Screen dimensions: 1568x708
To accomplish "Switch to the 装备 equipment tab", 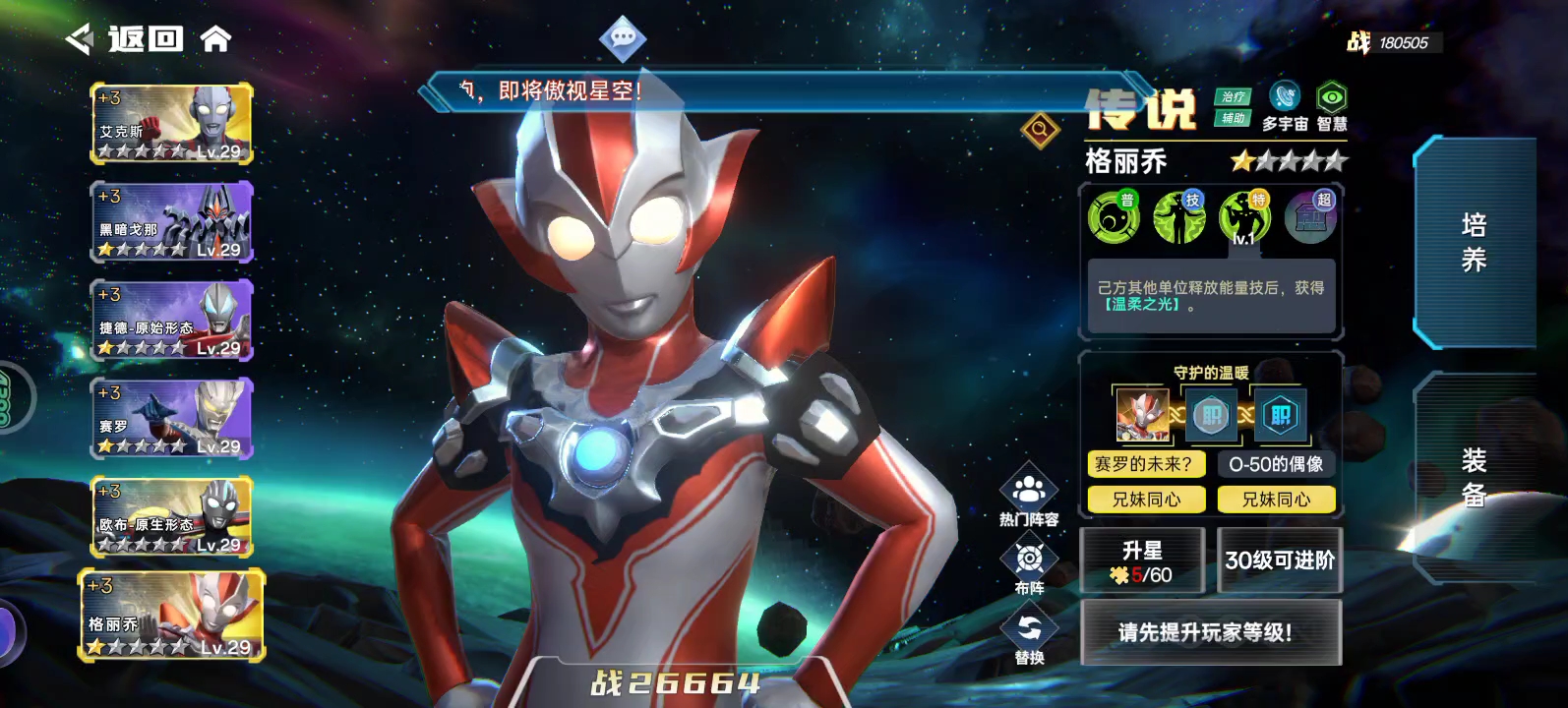I will tap(1474, 478).
